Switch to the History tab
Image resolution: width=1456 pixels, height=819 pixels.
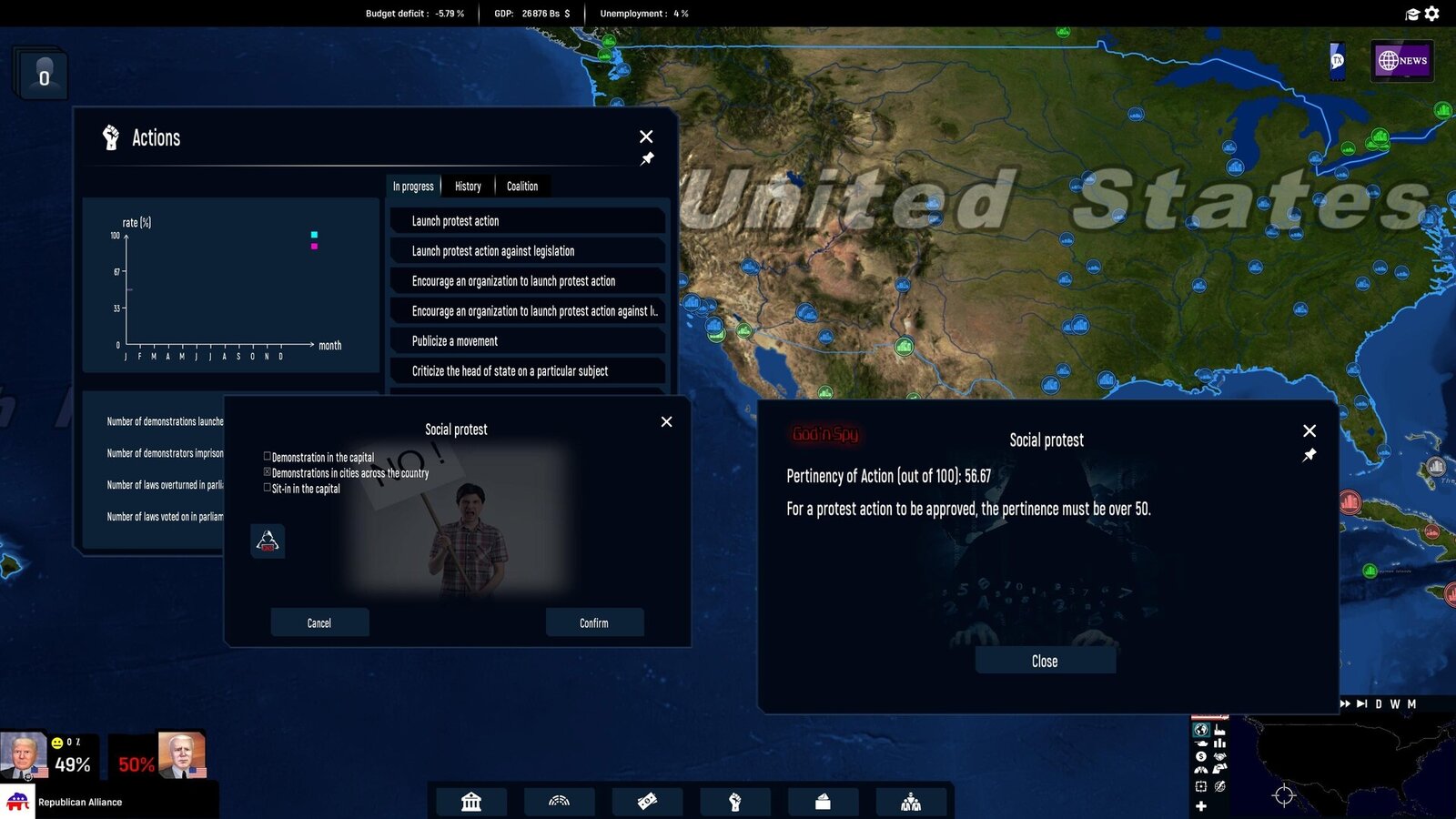[468, 186]
